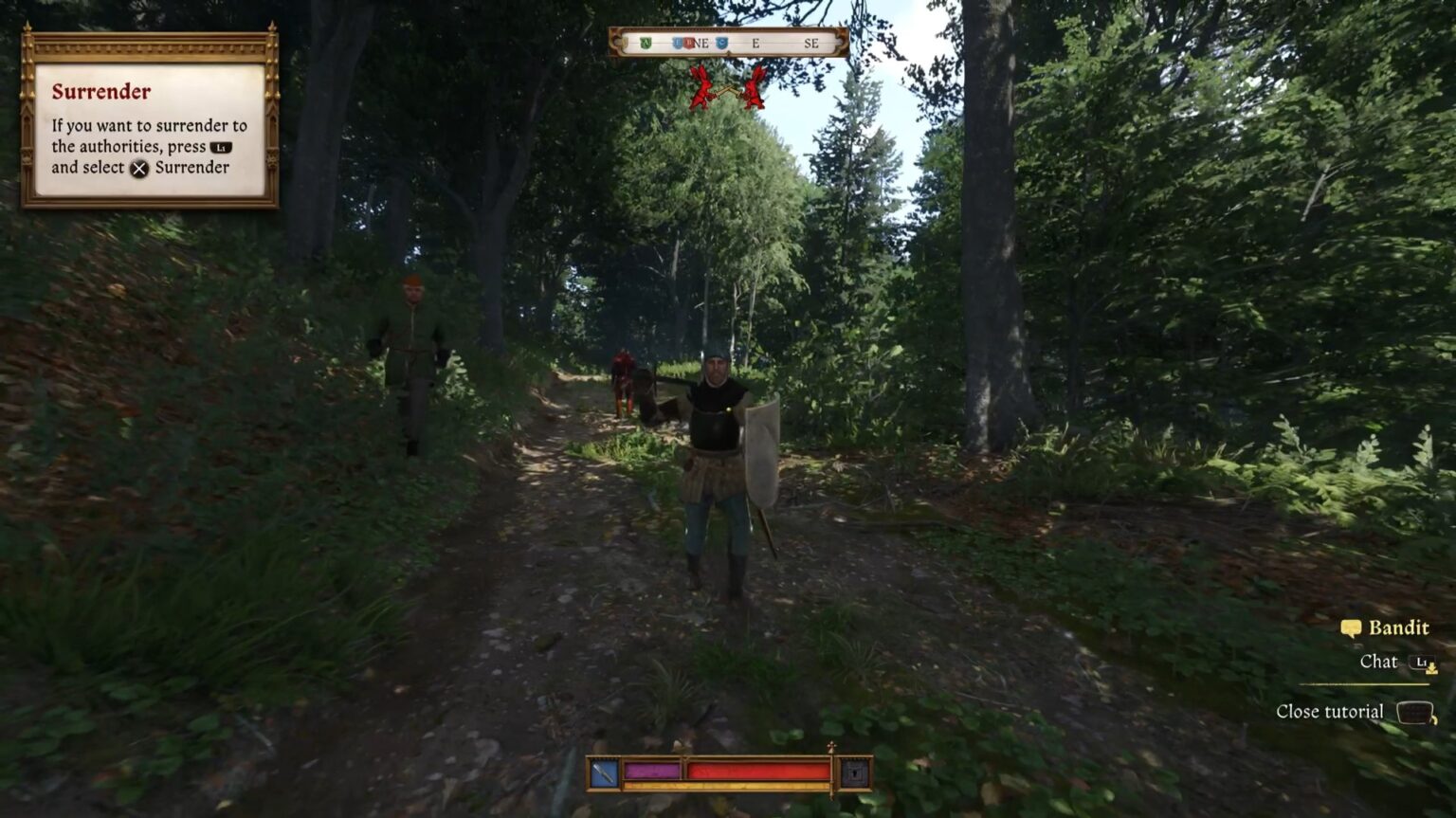Expand the Surrender tutorial panel header
The height and width of the screenshot is (818, 1456).
coord(100,92)
